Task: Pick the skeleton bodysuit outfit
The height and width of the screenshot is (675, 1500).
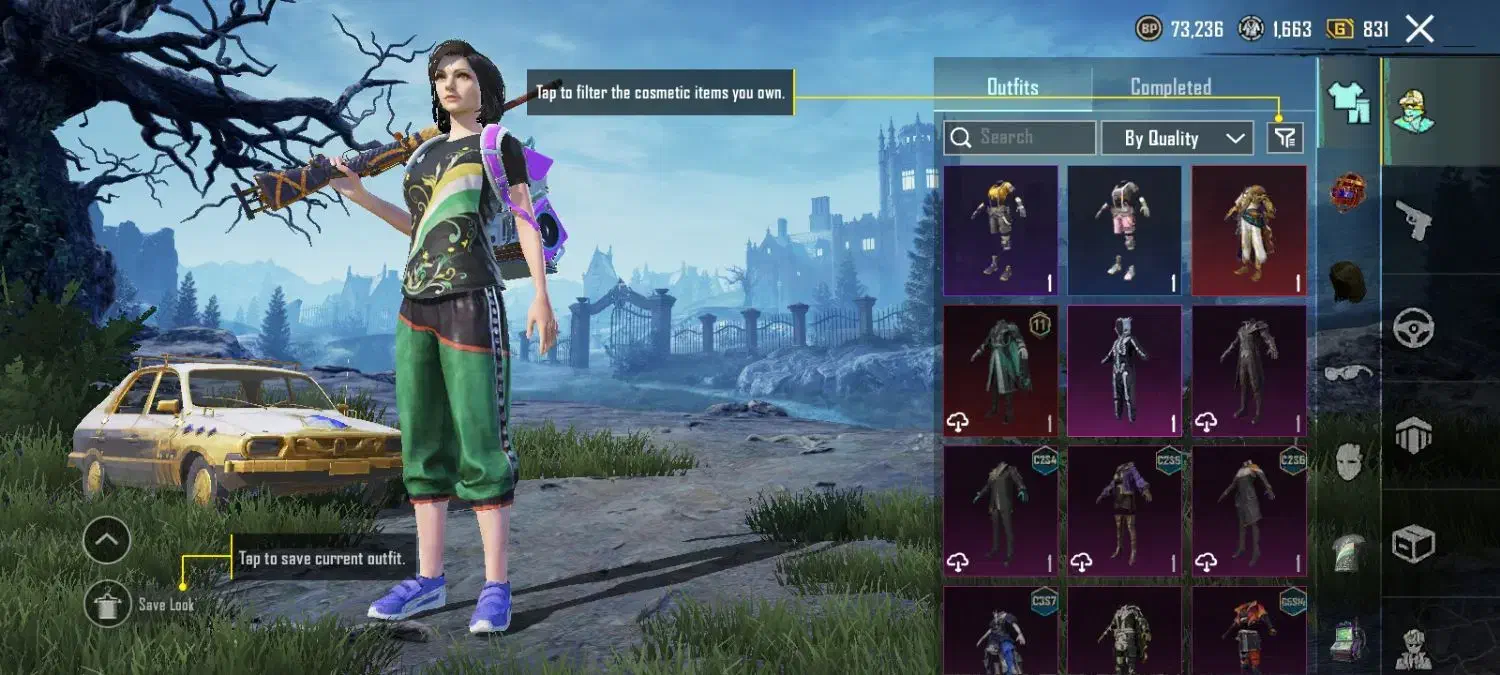Action: tap(1124, 370)
